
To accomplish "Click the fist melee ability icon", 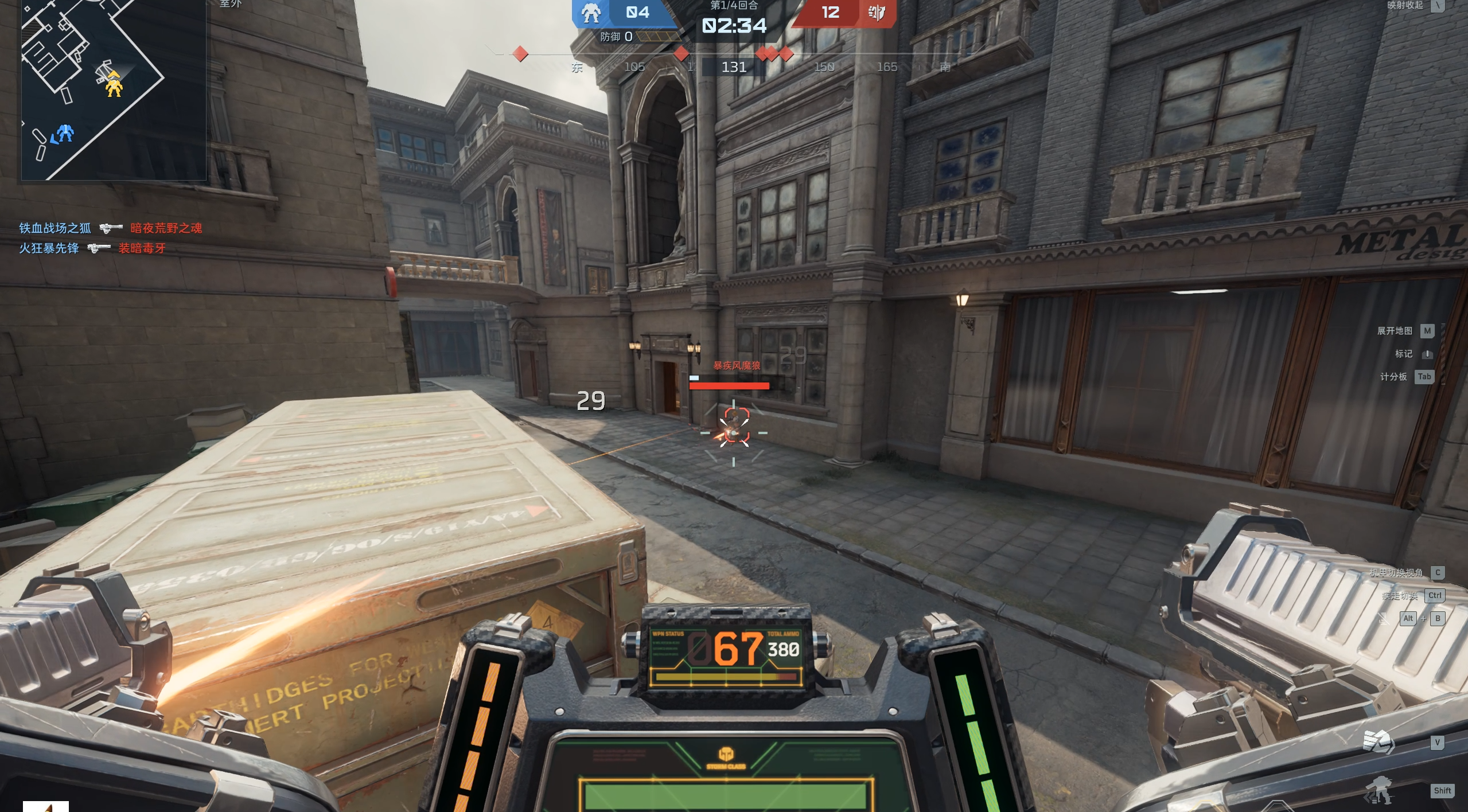I will pos(1378,742).
